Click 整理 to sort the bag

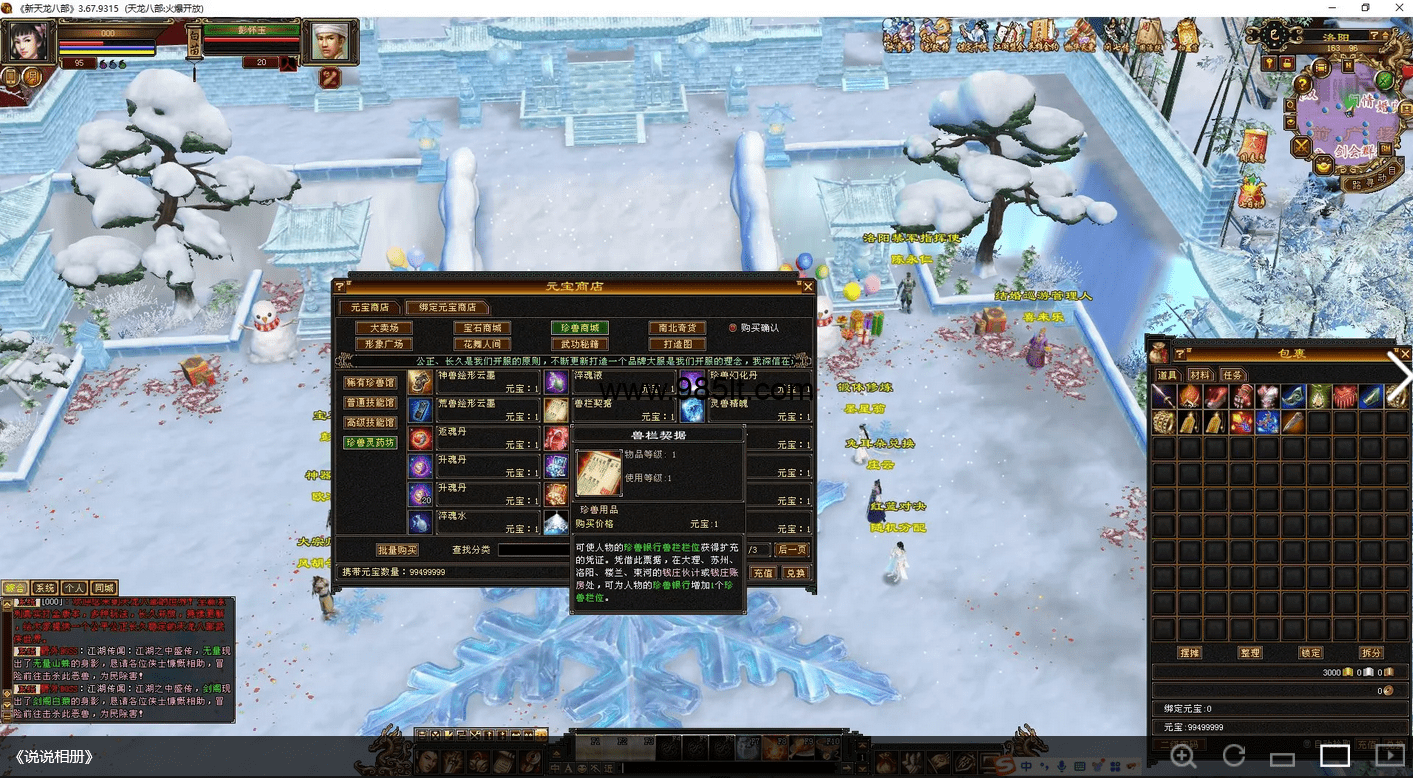pos(1250,653)
